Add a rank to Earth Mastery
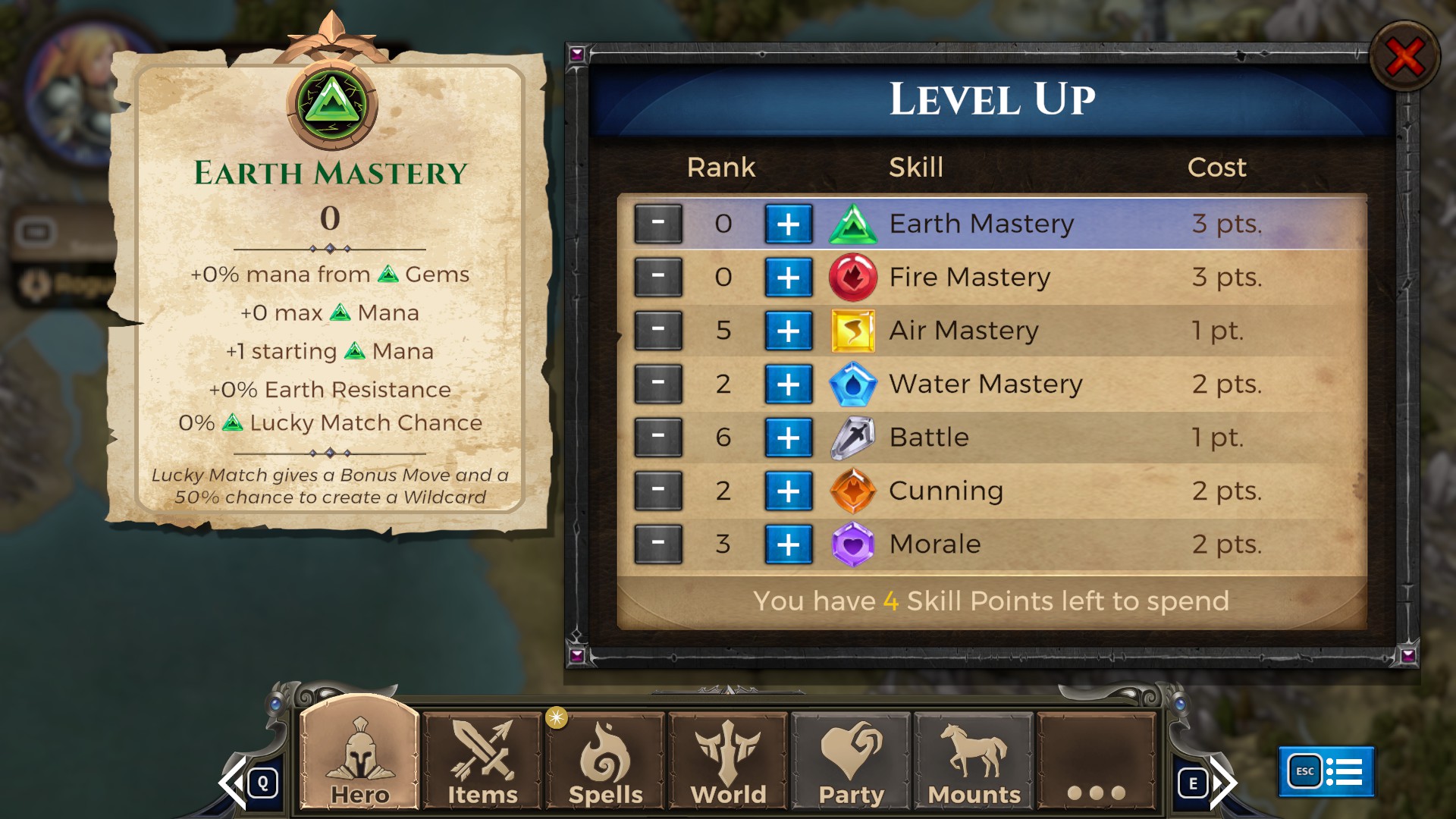This screenshot has height=819, width=1456. [789, 223]
